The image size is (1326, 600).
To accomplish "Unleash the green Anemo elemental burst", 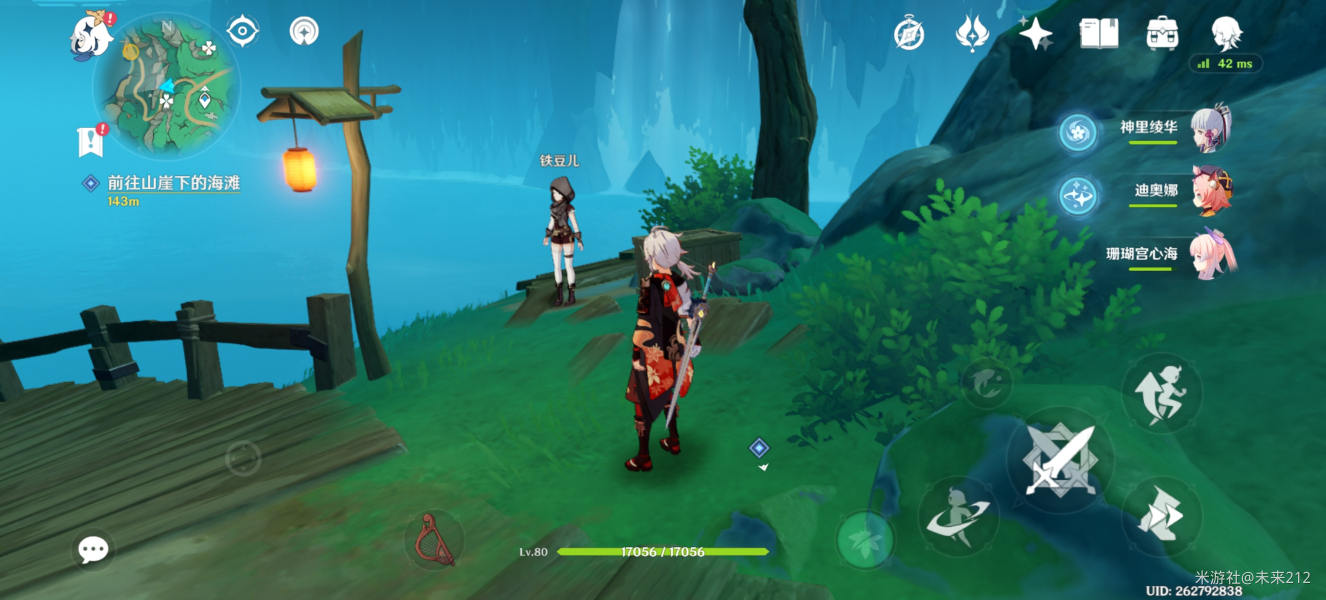I will pos(865,539).
